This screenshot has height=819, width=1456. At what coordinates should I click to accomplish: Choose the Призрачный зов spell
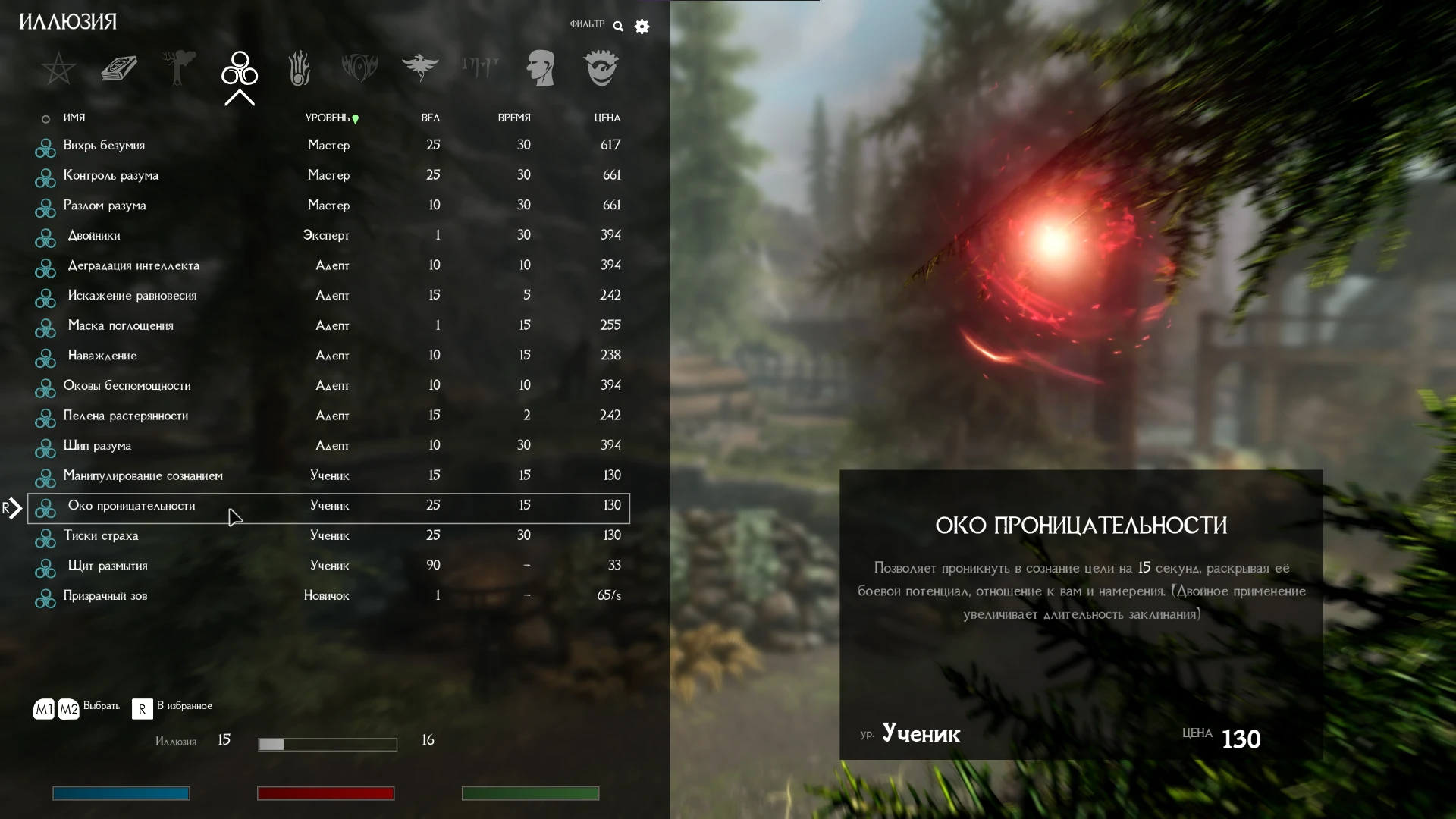(x=105, y=596)
